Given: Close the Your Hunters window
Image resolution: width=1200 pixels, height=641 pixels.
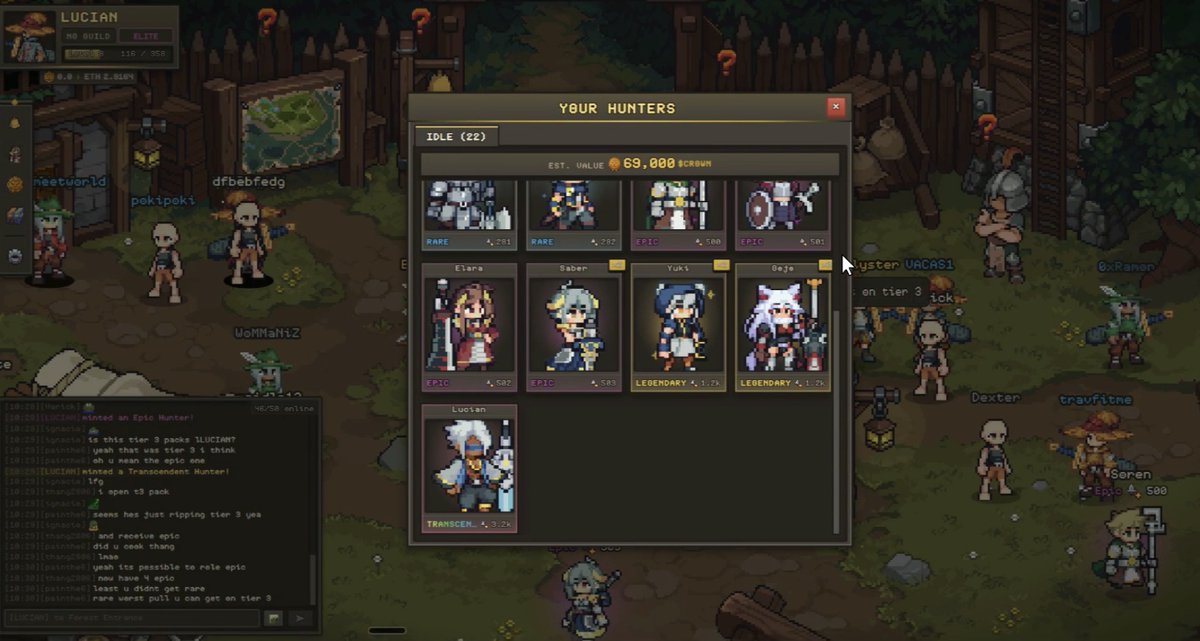Looking at the screenshot, I should pos(836,107).
